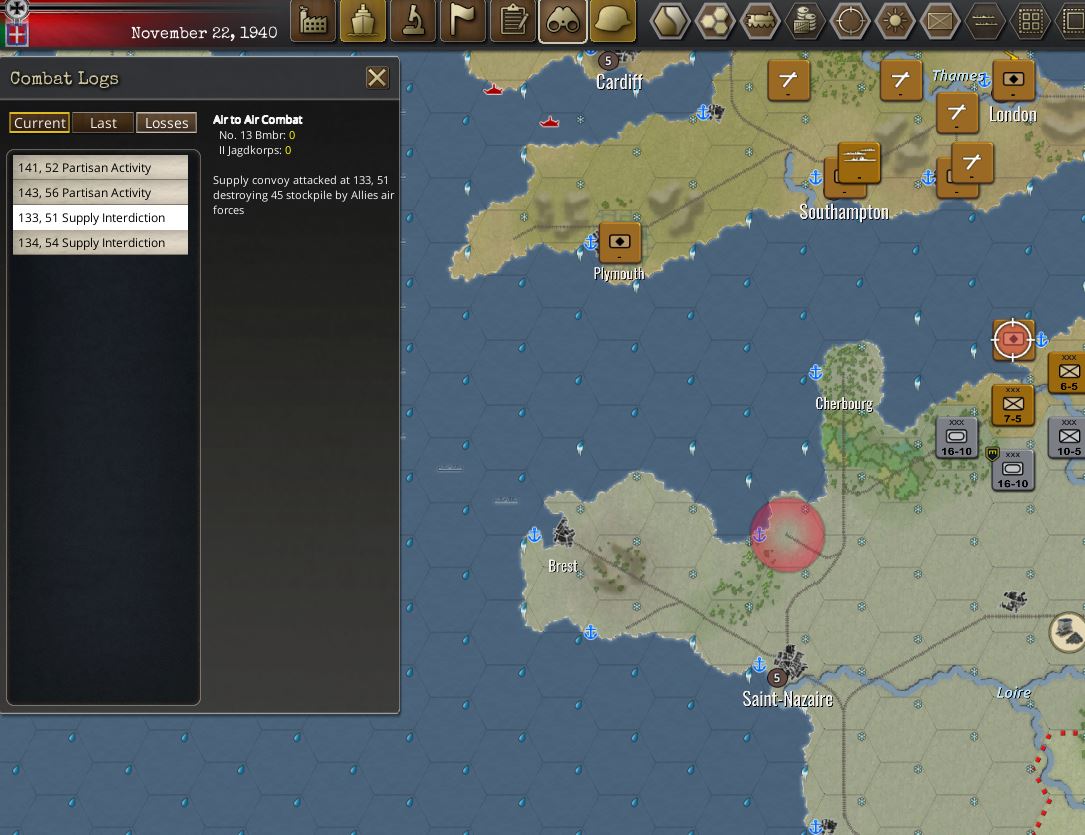Screen dimensions: 1085x835
Task: Close the Combat Logs panel
Action: click(377, 78)
